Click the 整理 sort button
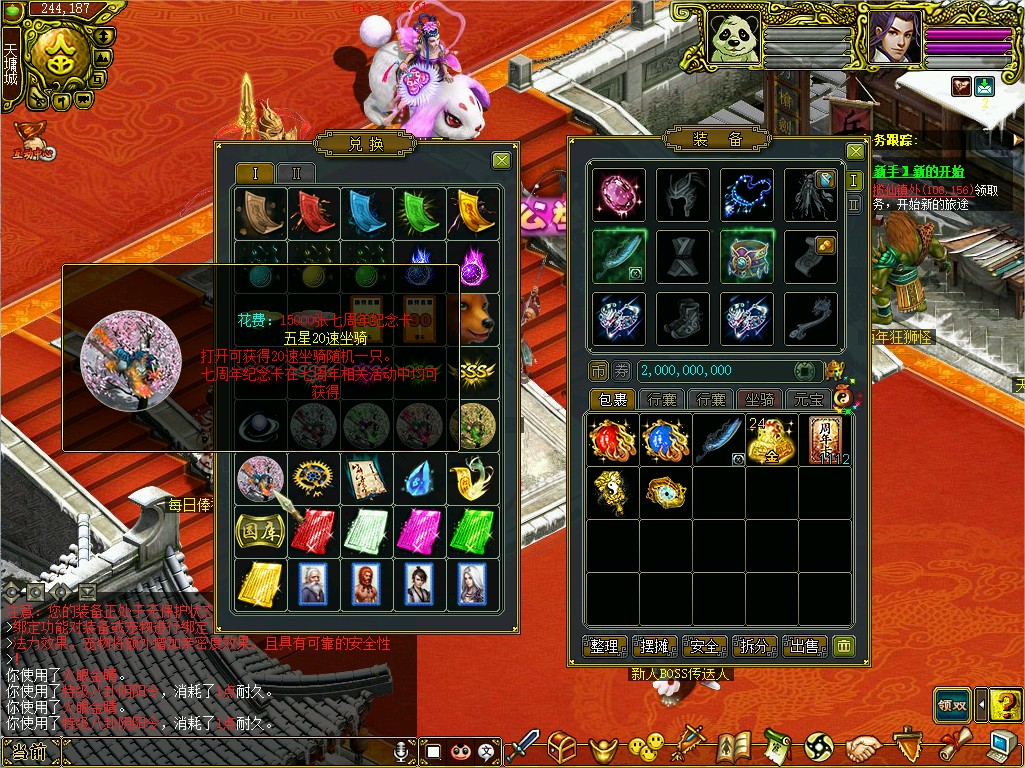 [605, 647]
